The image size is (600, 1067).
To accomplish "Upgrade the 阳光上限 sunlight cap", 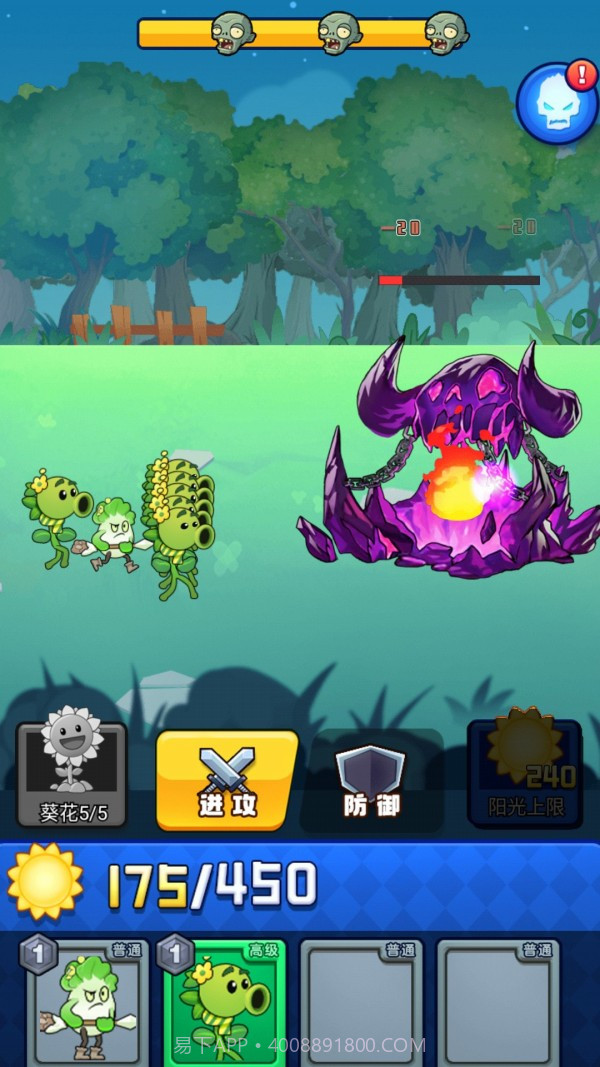I will (525, 772).
